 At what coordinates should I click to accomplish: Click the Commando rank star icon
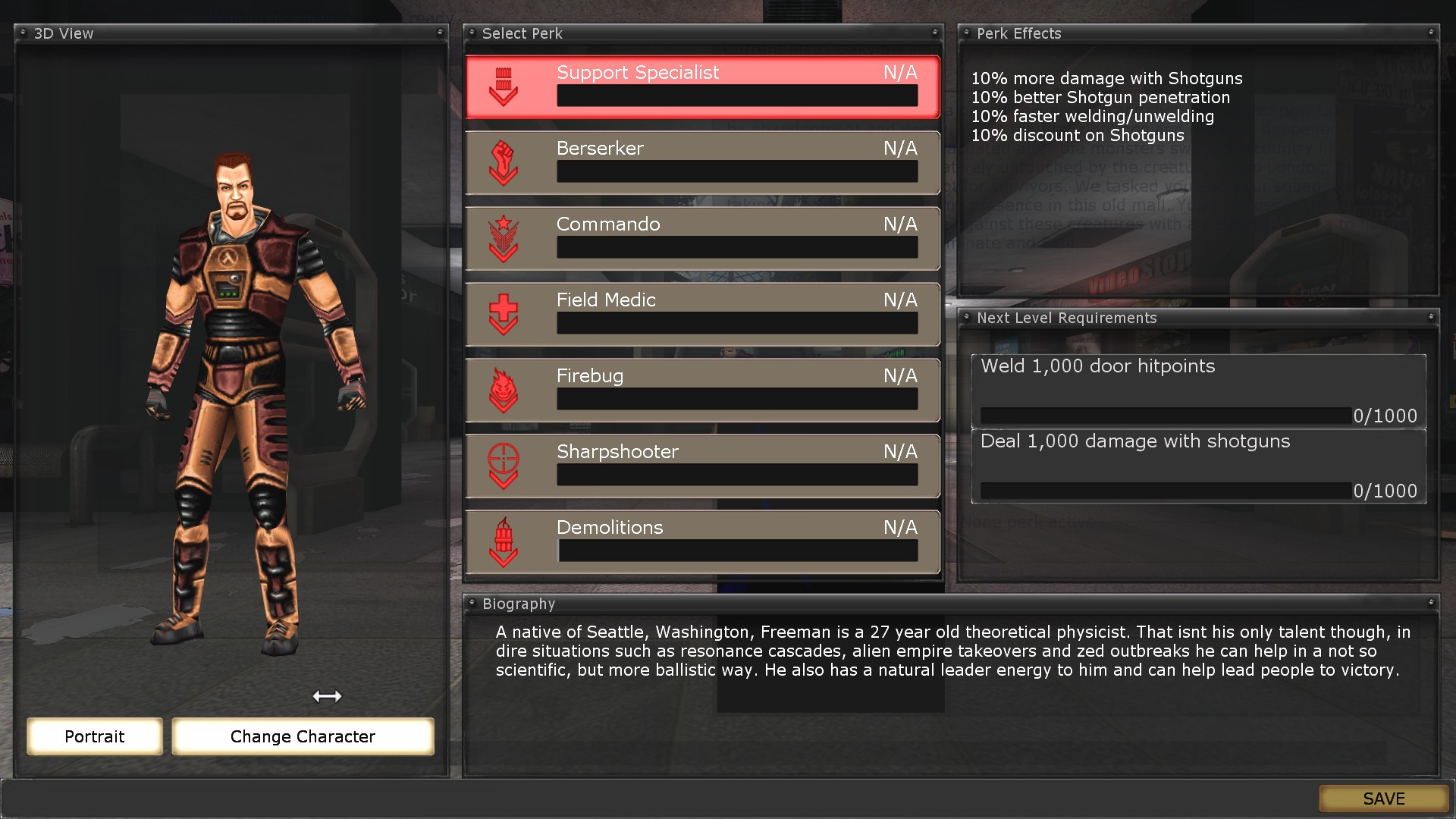503,237
